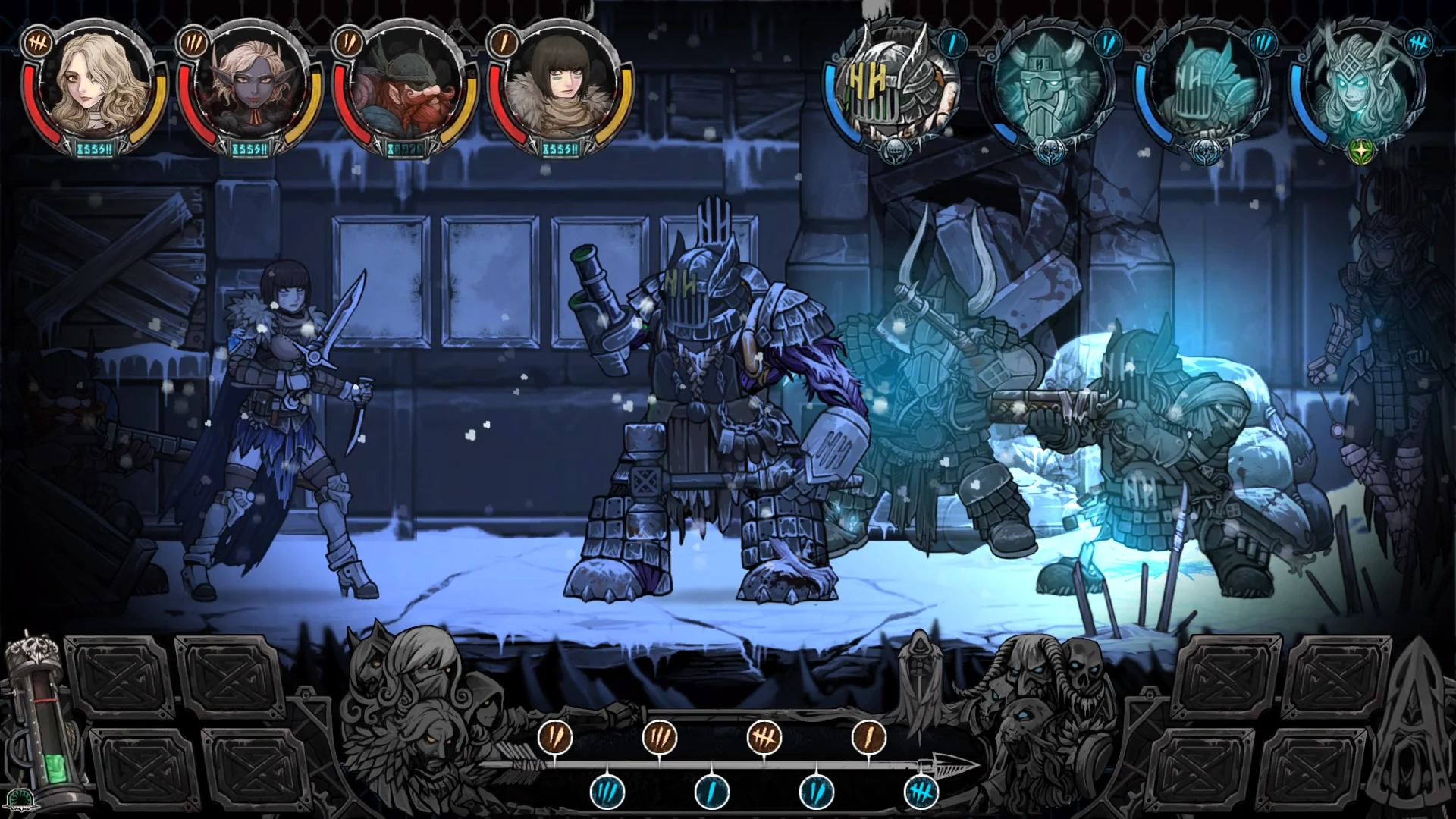
Task: Click the rune counter under the blonde warrior
Action: point(95,148)
